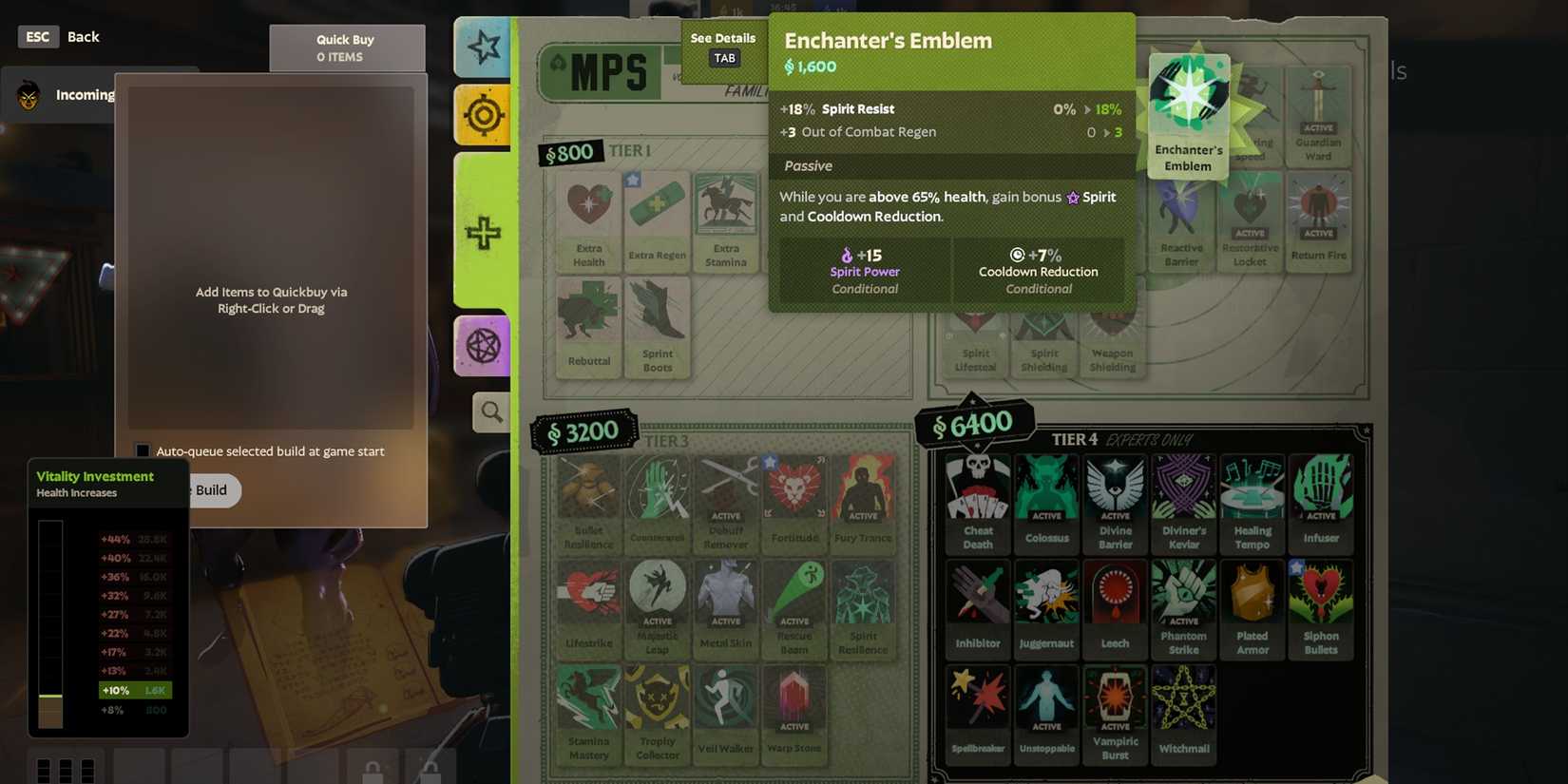Select the Extra Stamina item
This screenshot has width=1568, height=784.
point(725,220)
